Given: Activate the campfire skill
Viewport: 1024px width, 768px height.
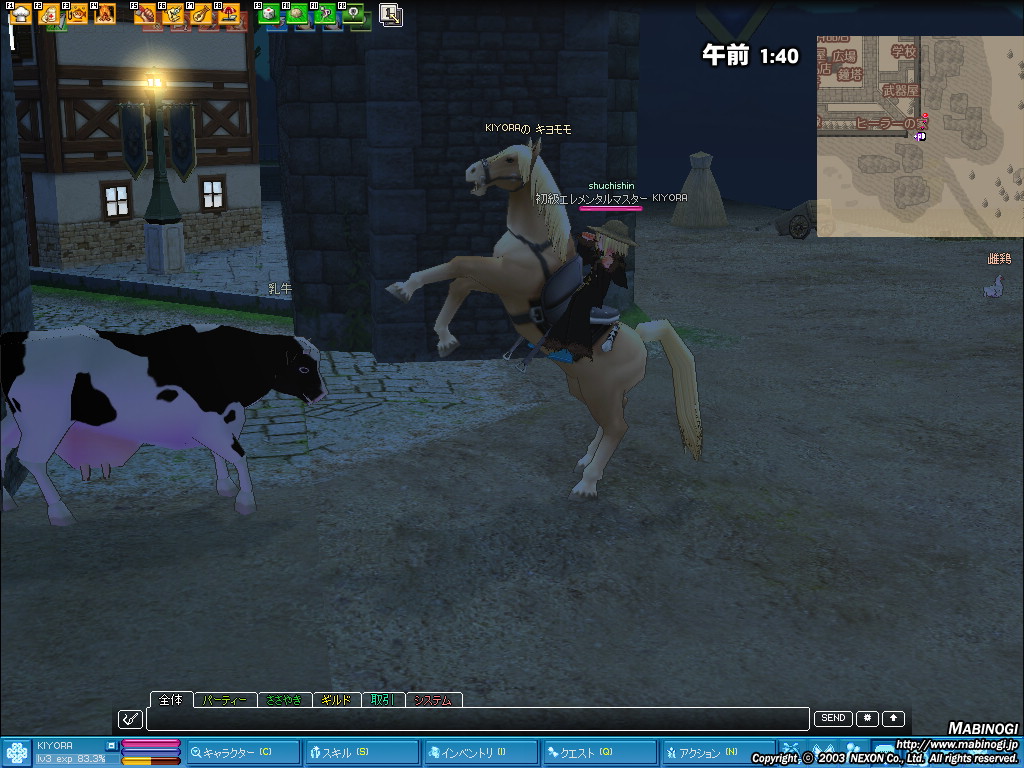Looking at the screenshot, I should (x=103, y=15).
